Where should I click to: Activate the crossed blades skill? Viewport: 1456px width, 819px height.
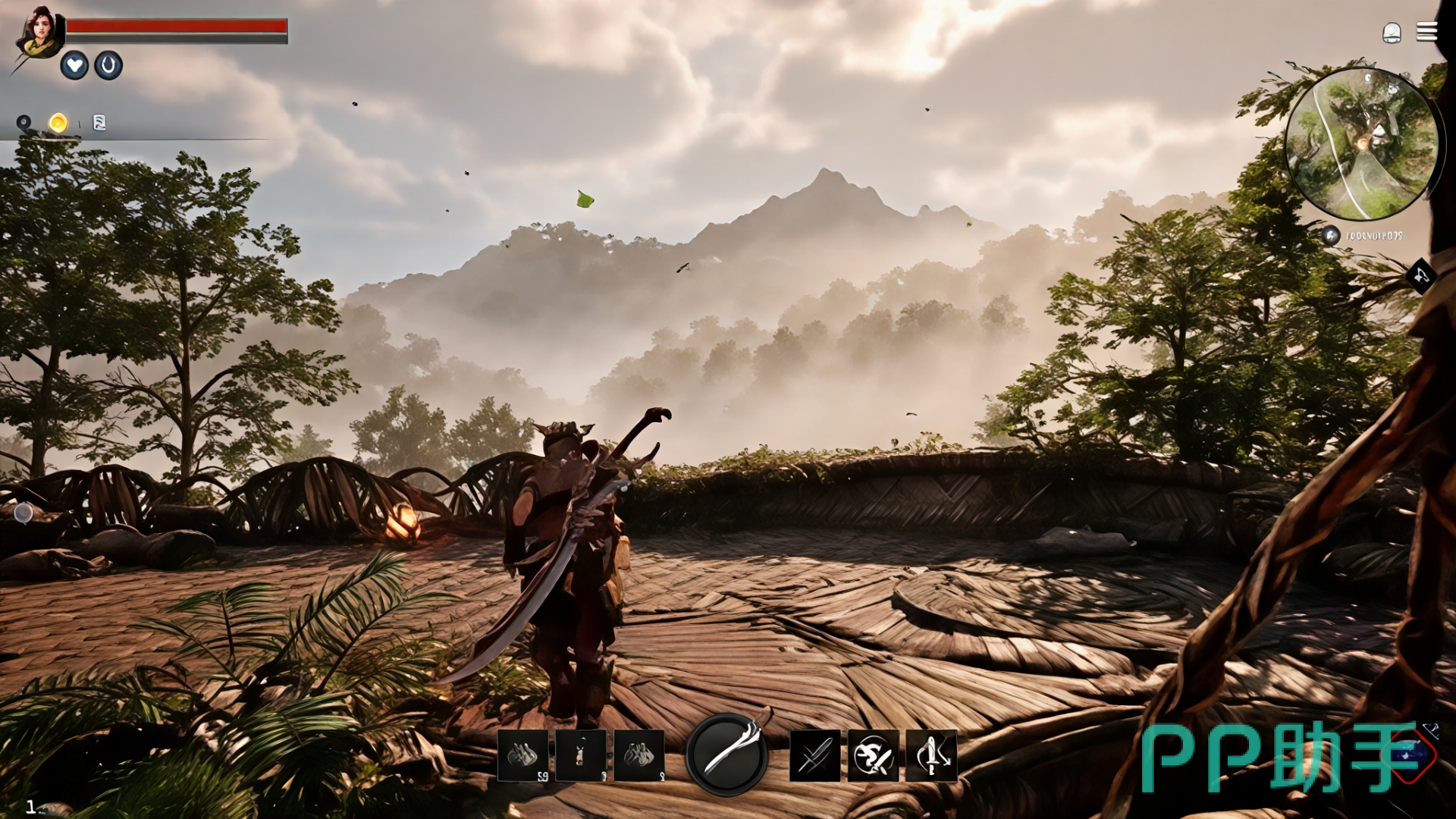pos(815,755)
